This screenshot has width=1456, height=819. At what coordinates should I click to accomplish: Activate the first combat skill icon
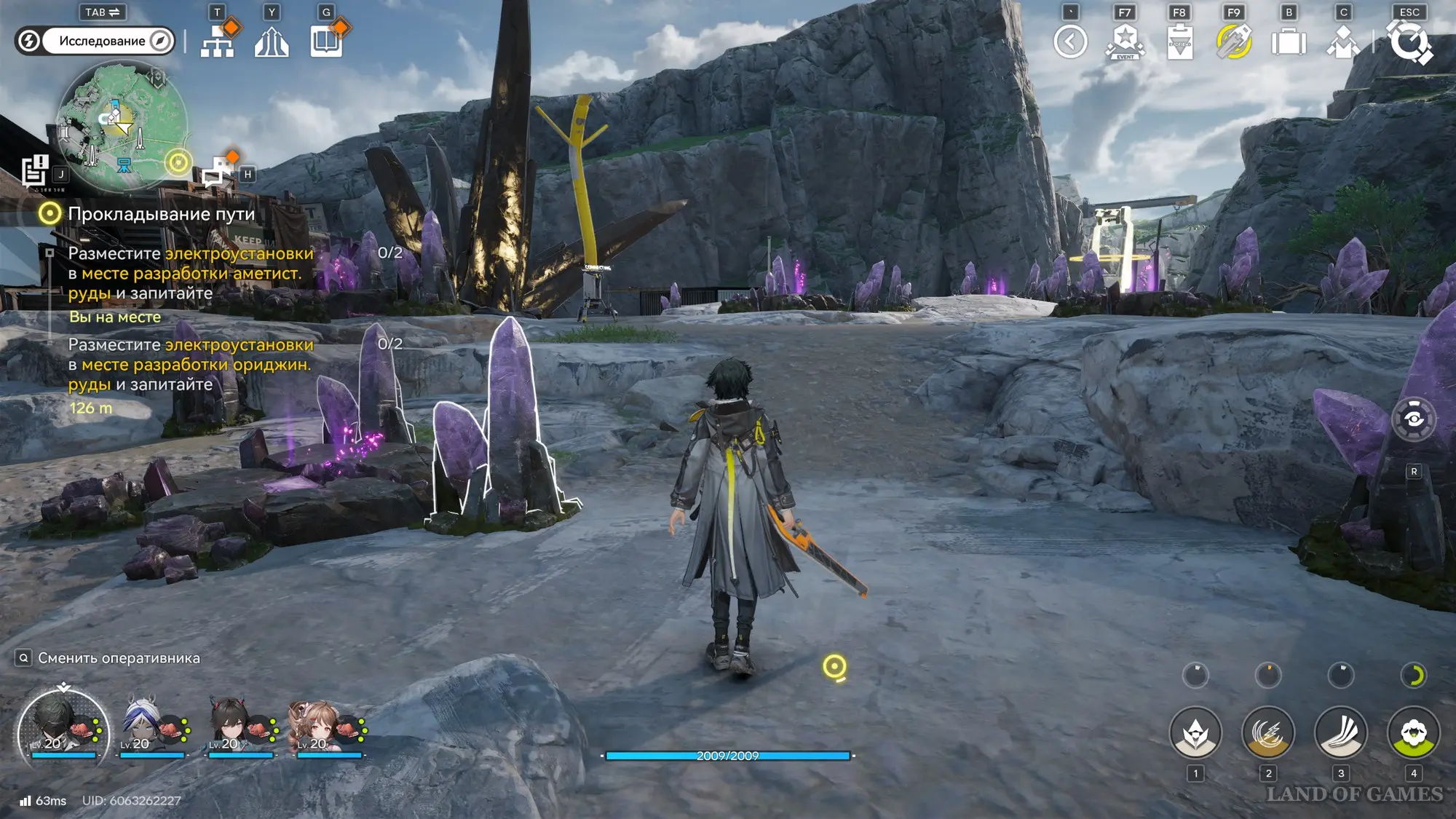click(1195, 732)
